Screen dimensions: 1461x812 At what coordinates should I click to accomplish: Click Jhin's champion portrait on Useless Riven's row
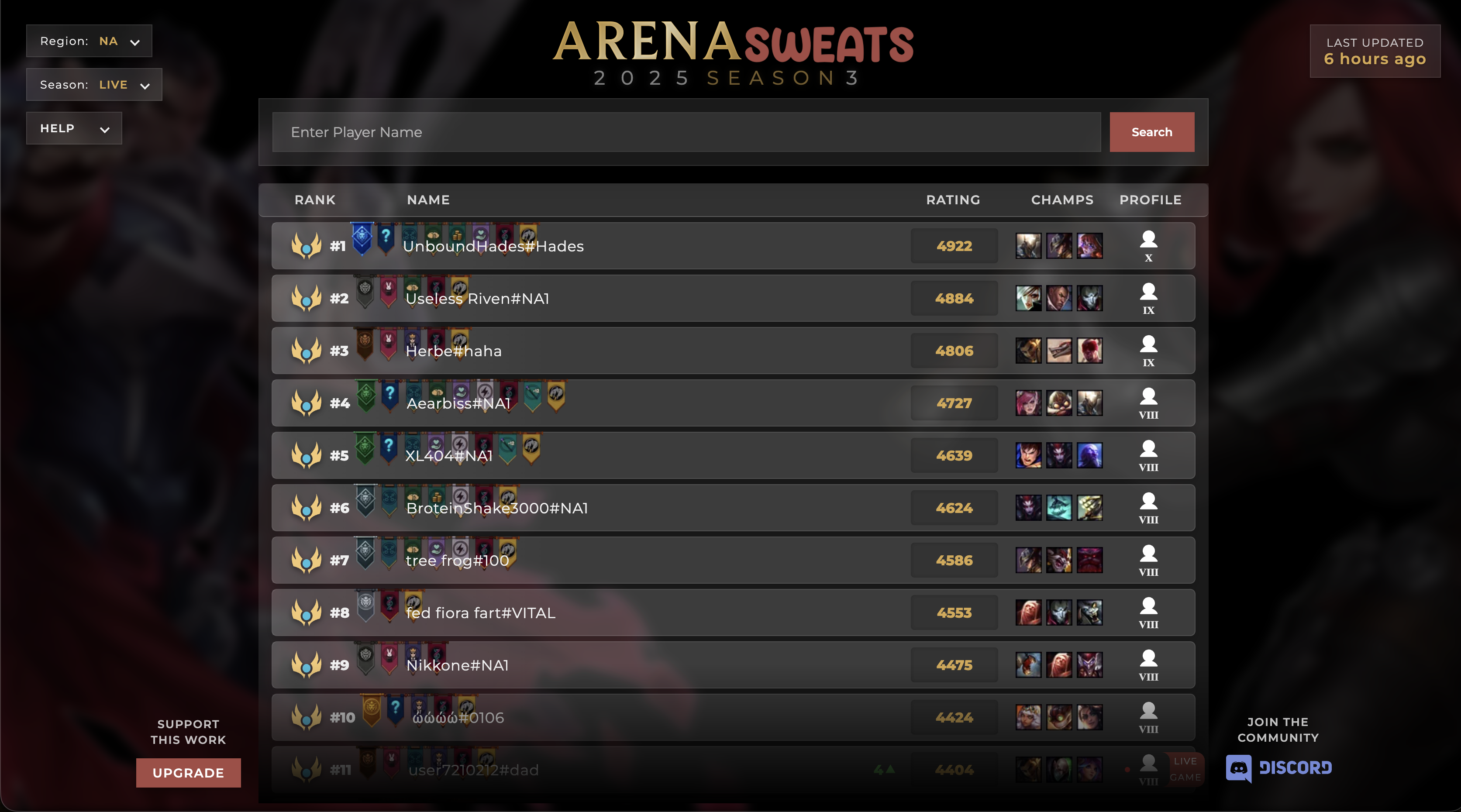point(1090,298)
